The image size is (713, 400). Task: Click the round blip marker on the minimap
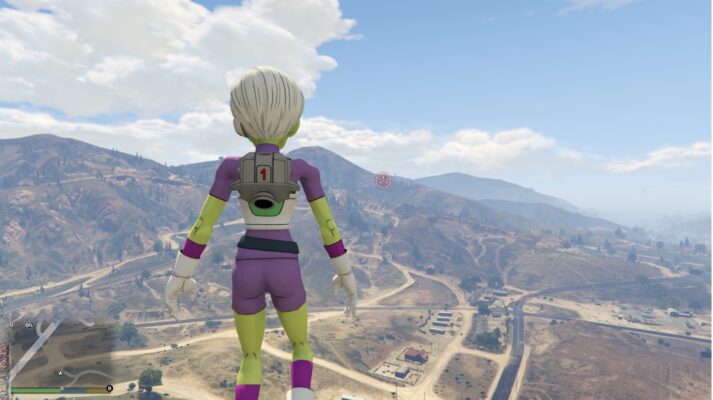tap(29, 325)
